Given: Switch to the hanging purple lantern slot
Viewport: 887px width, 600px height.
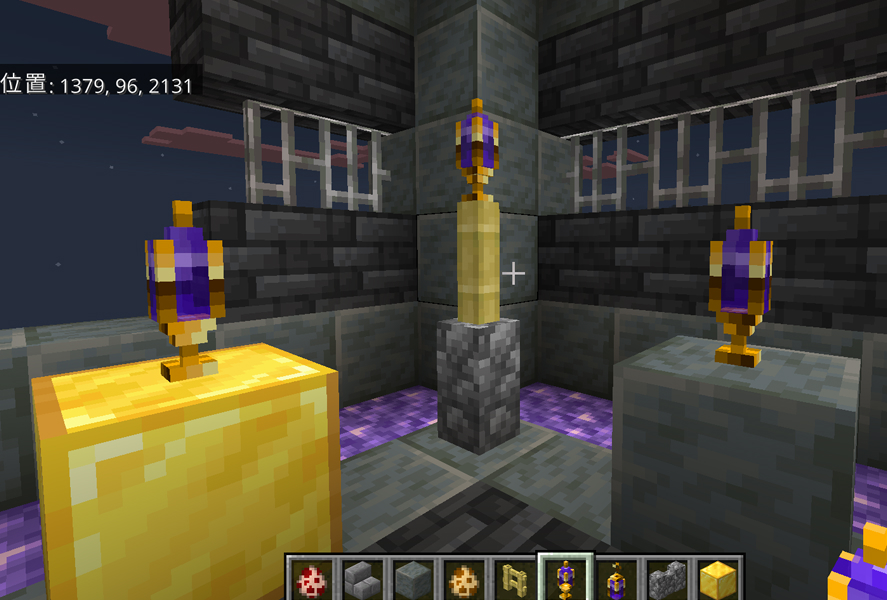Looking at the screenshot, I should 617,579.
